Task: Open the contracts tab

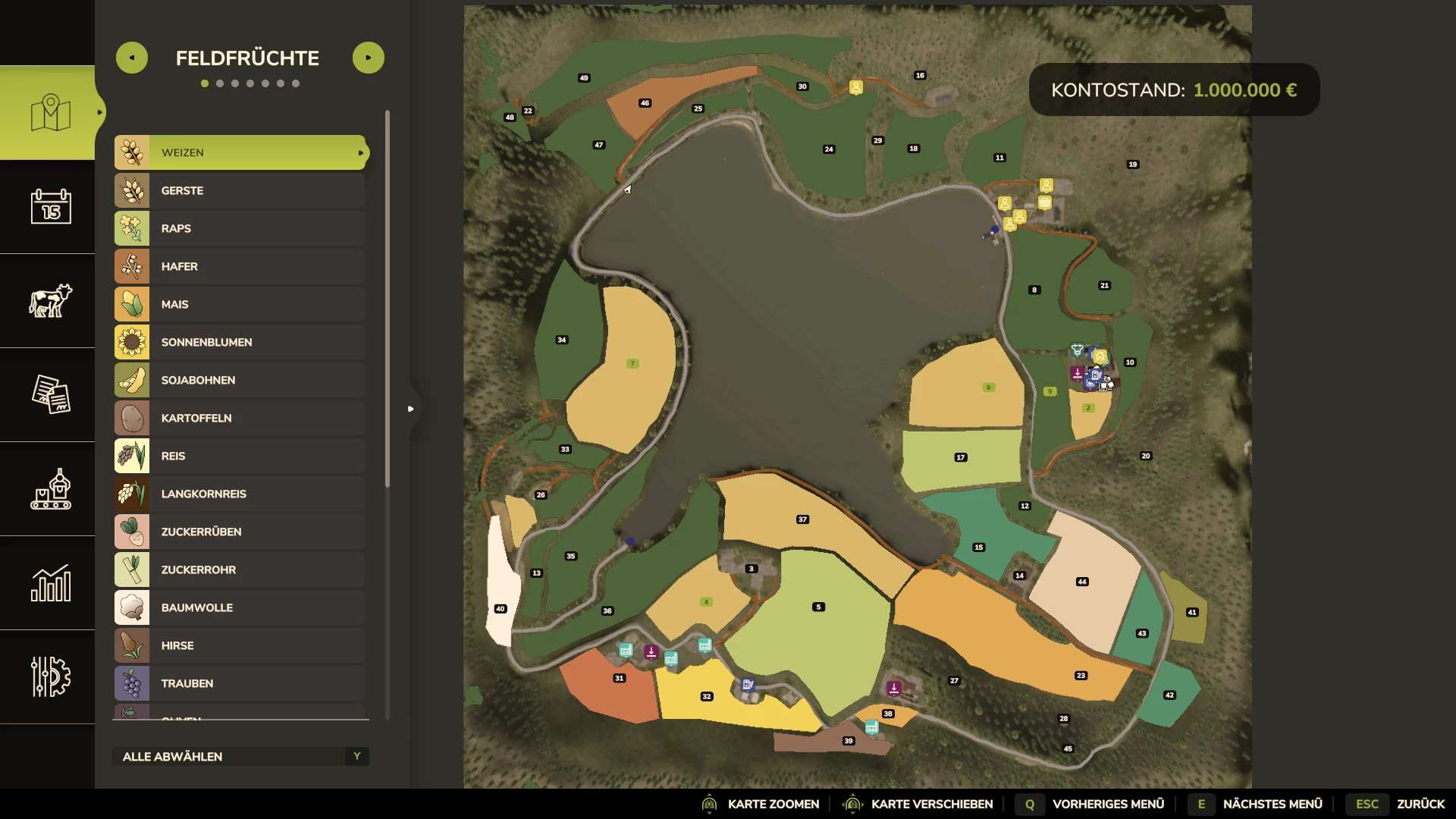Action: click(50, 394)
